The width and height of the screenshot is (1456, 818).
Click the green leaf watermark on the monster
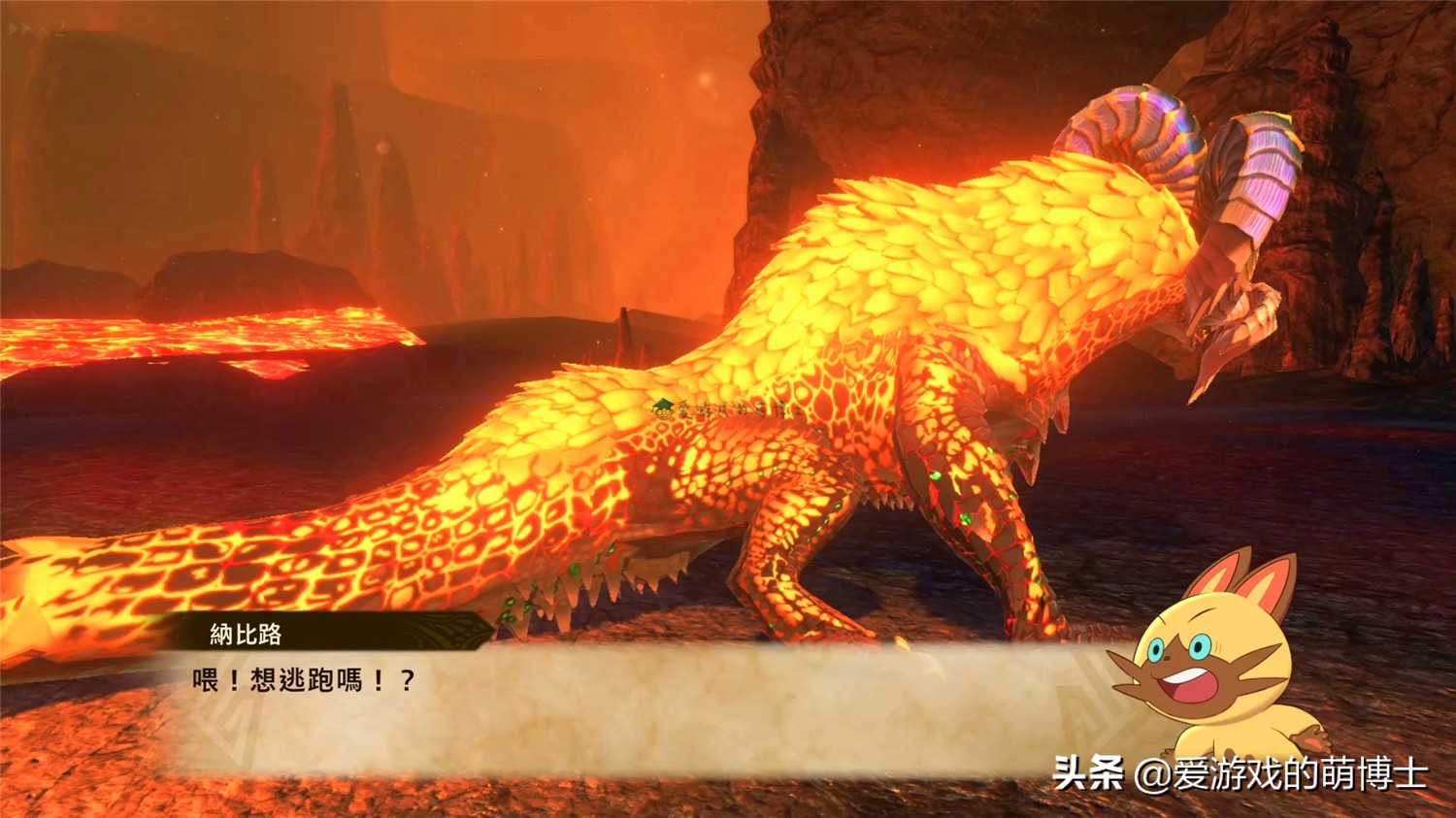[x=664, y=408]
